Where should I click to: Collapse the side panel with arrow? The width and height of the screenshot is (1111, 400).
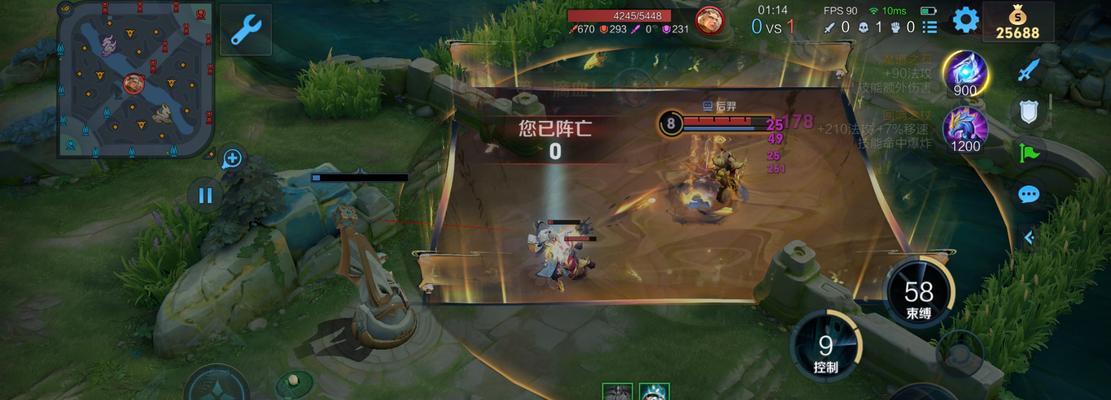(x=1029, y=237)
